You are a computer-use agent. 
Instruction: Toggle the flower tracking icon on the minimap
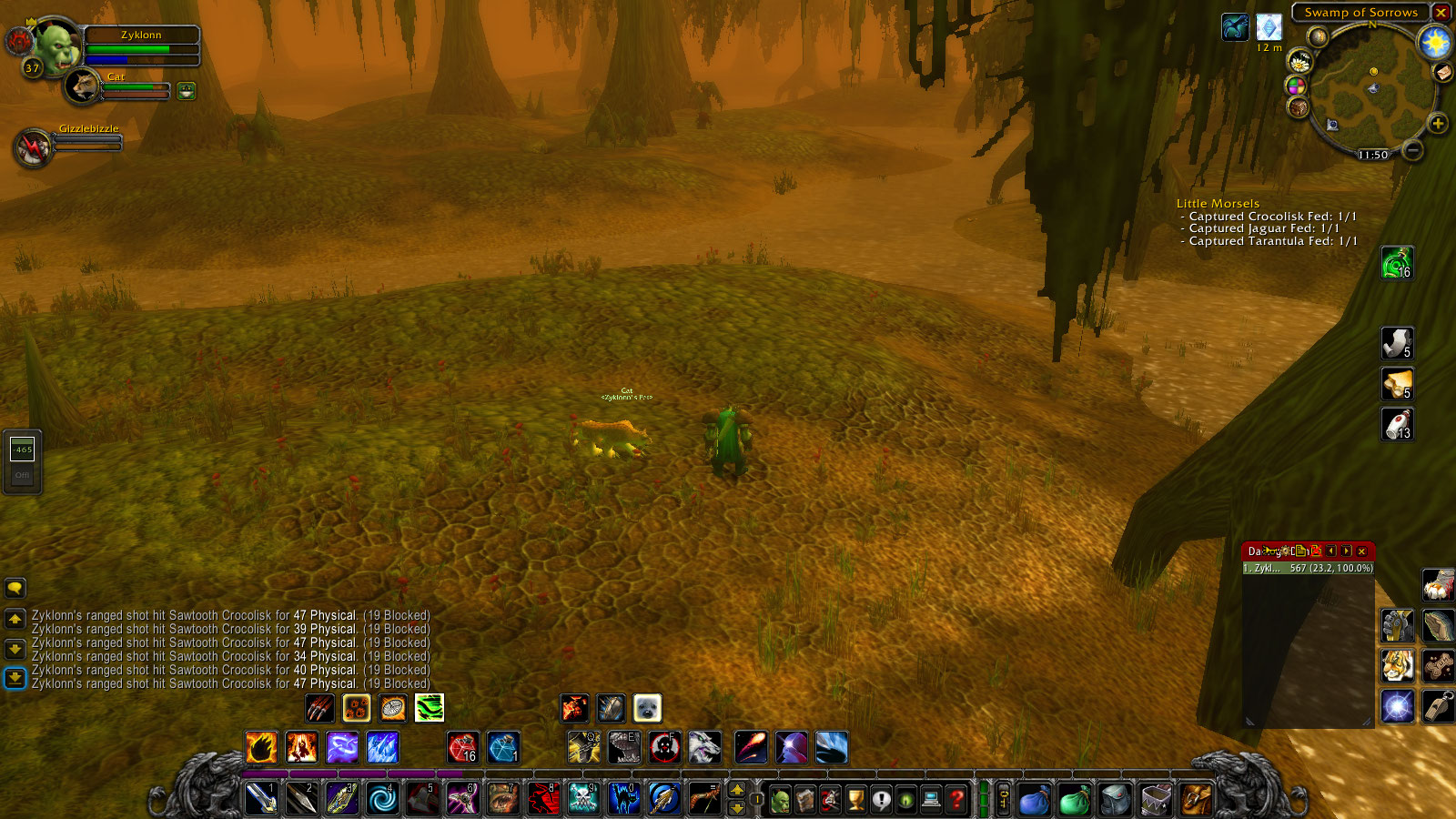(1299, 62)
